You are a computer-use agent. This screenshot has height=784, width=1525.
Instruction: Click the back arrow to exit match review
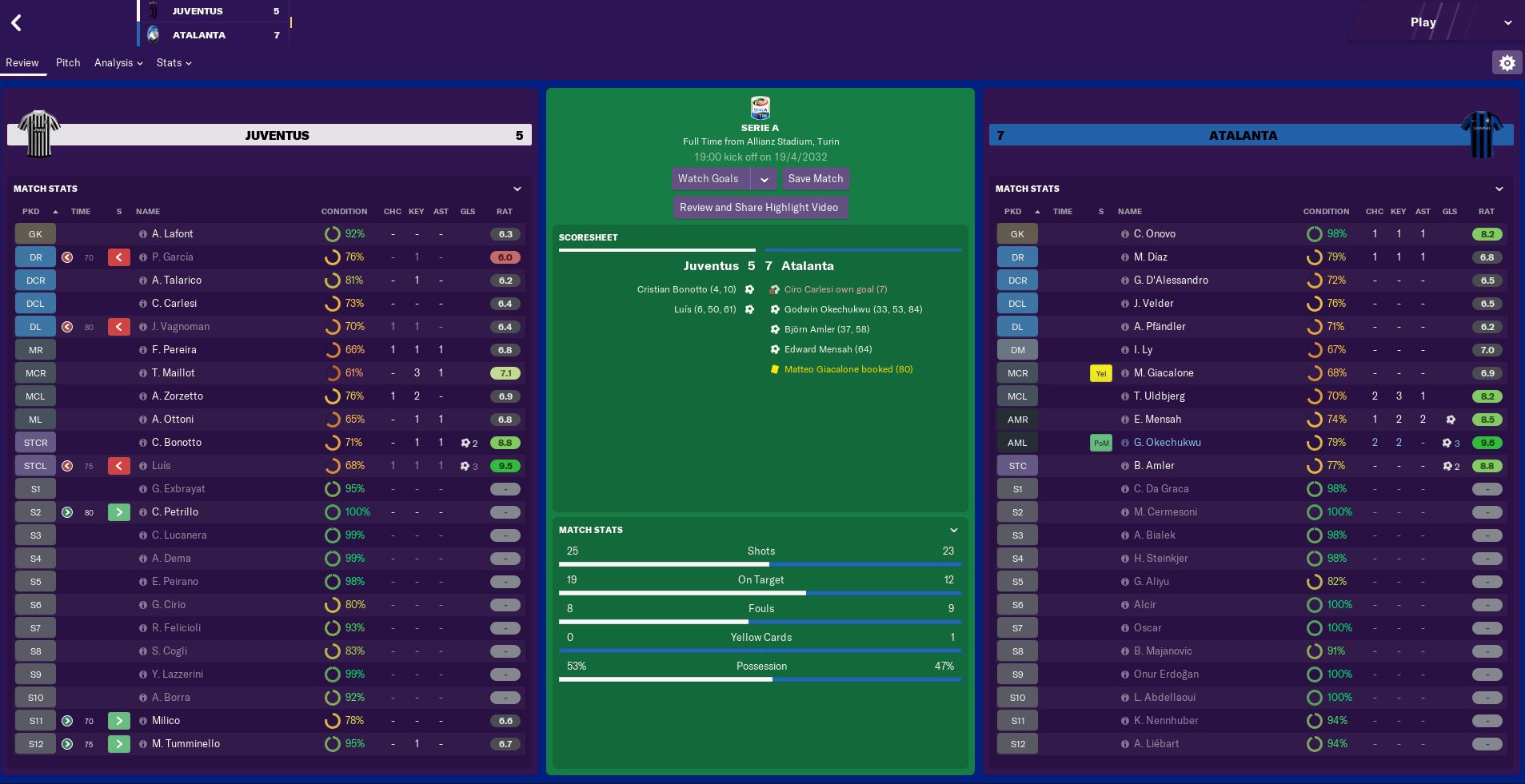[16, 22]
